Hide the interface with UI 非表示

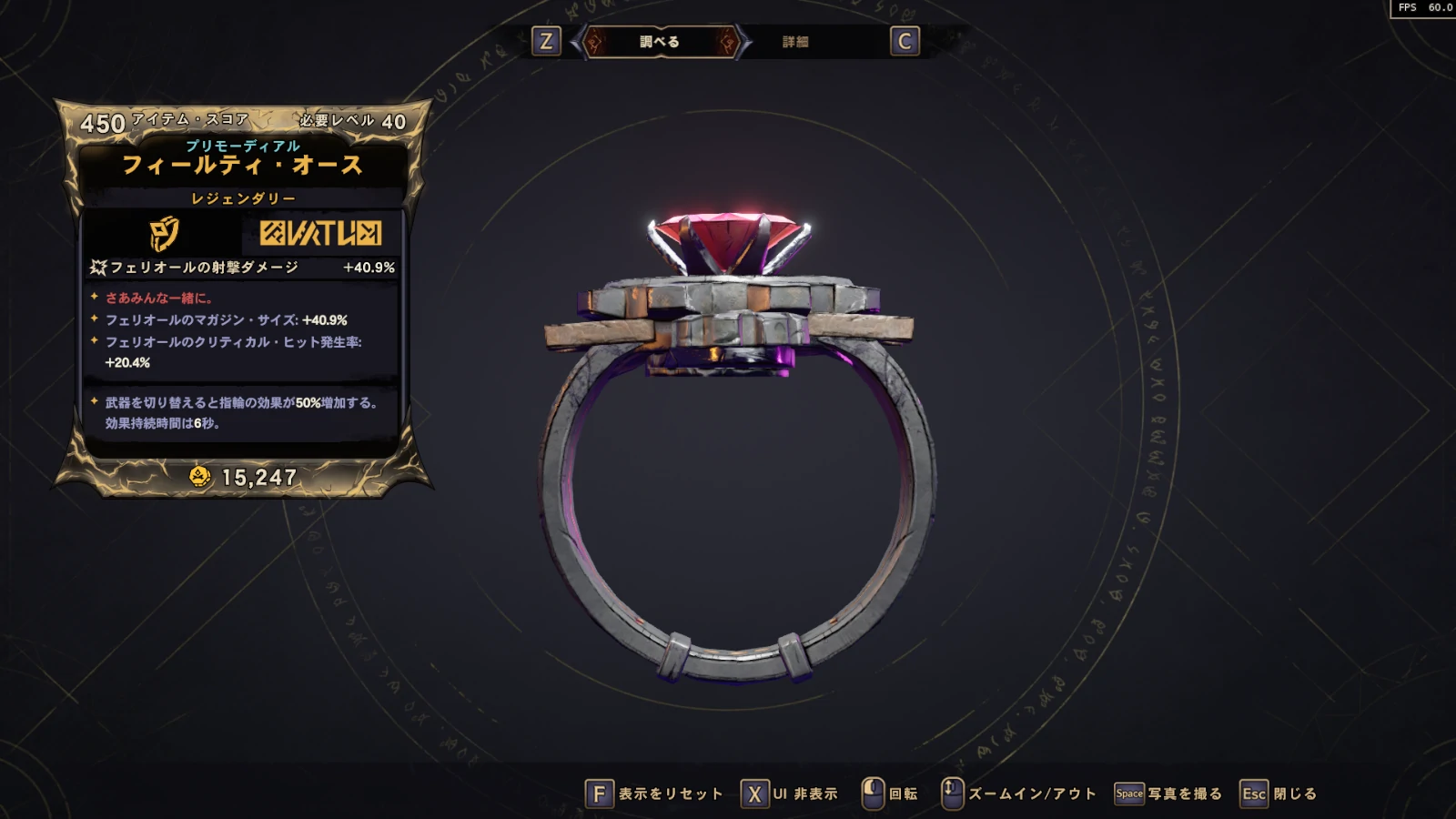tap(789, 794)
